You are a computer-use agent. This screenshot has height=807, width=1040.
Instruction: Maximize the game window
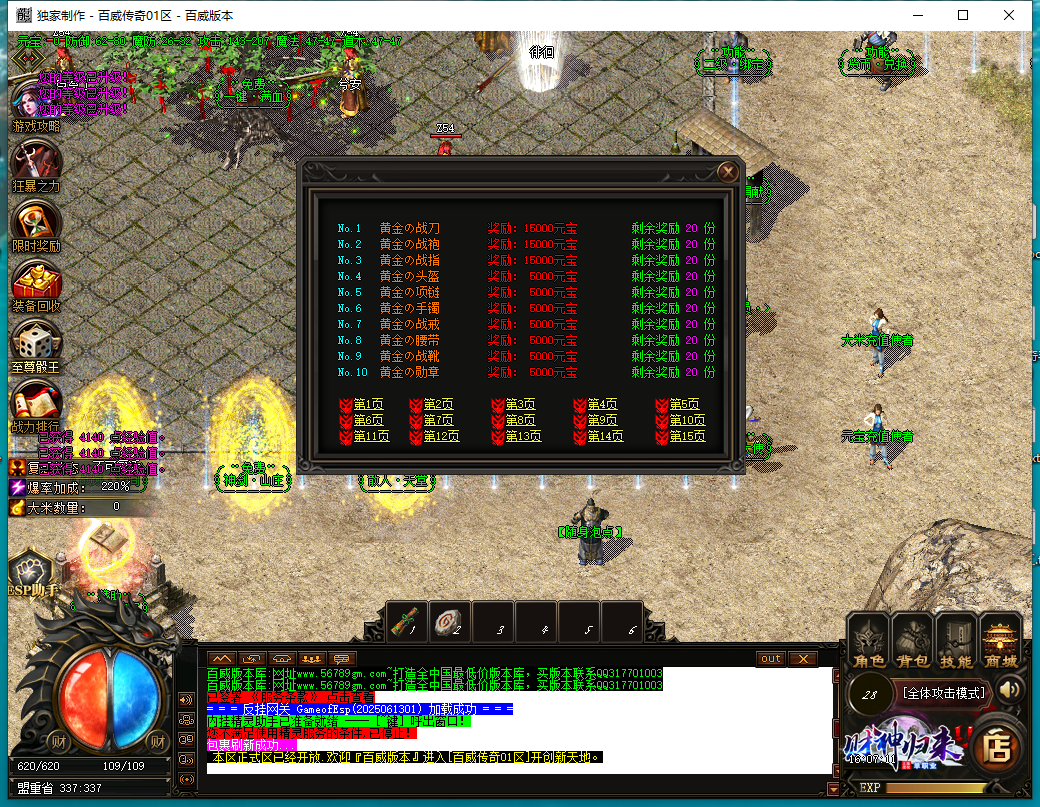tap(963, 15)
